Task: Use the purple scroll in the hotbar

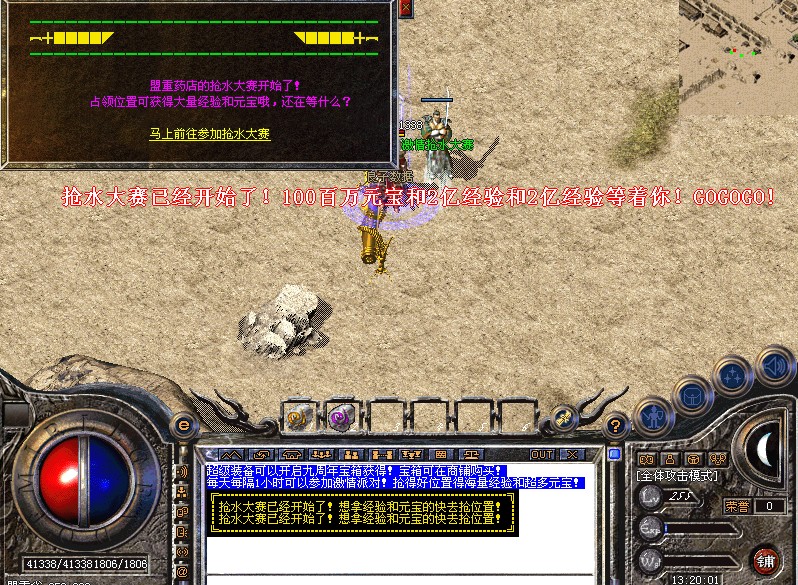Action: pos(340,417)
